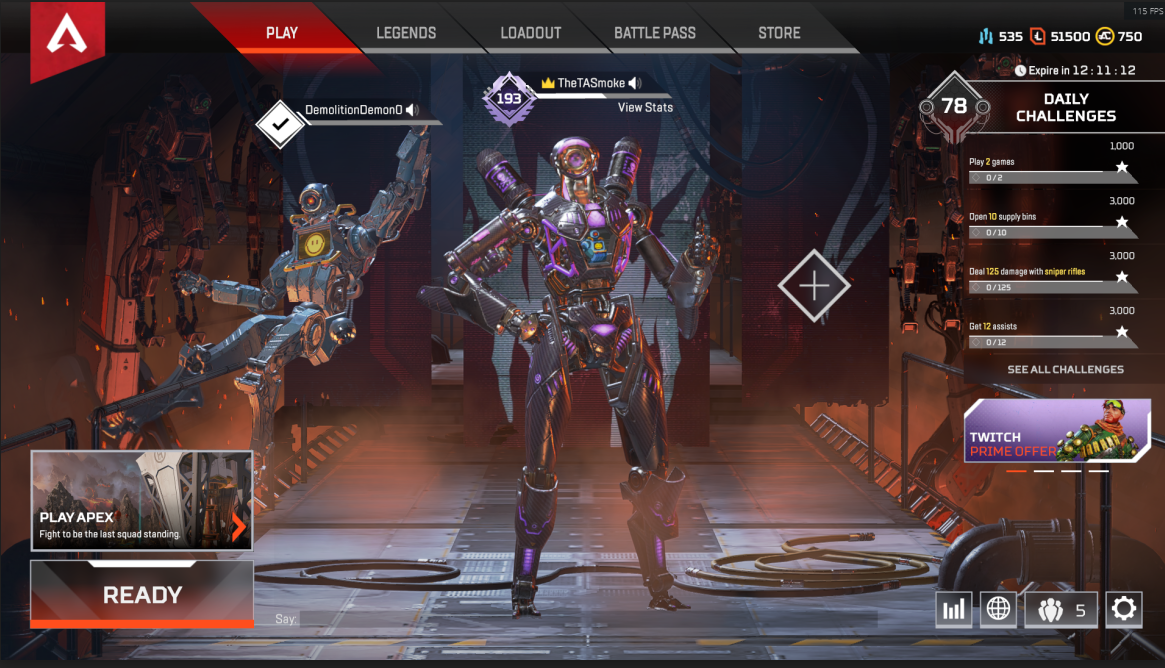This screenshot has width=1165, height=668.
Task: Open the friends list button
Action: 1061,608
